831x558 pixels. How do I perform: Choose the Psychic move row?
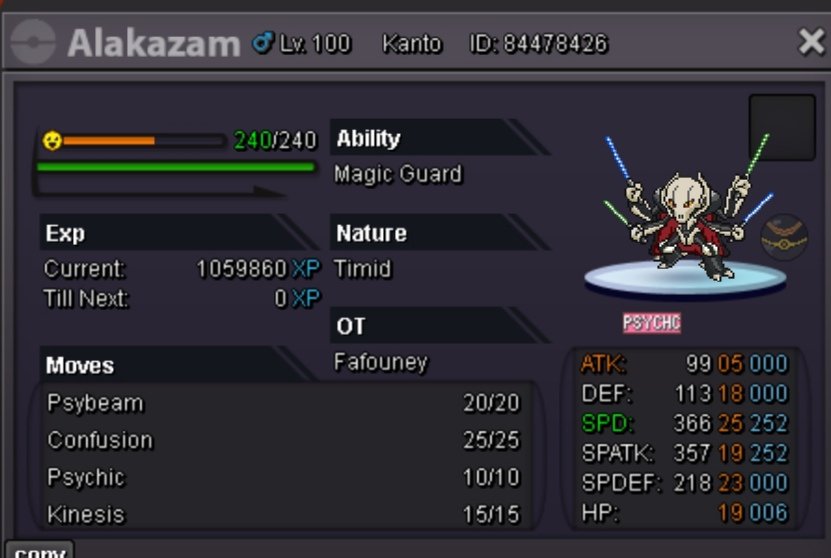(284, 477)
